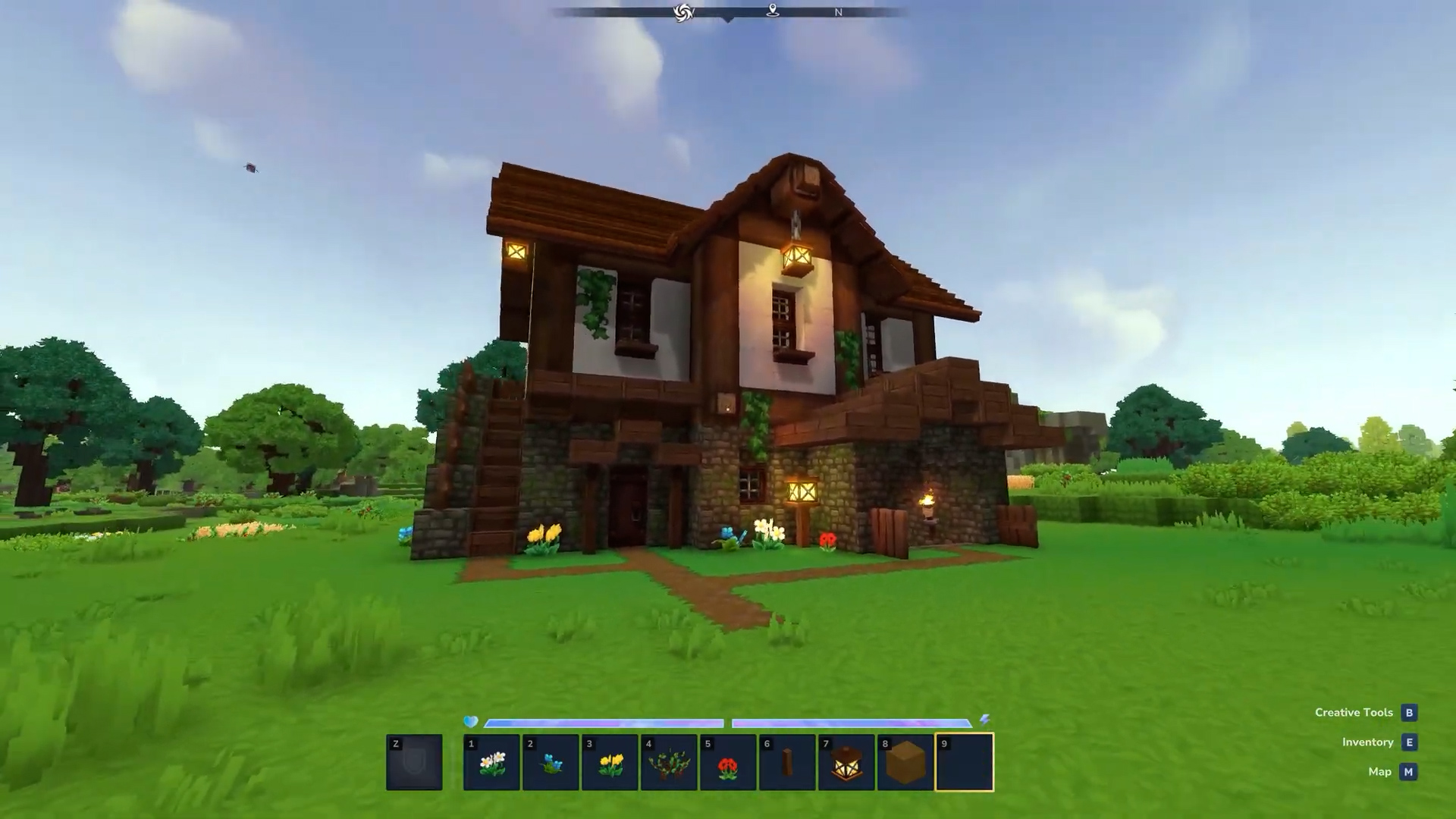Select the wooden post in hotbar slot 6
Image resolution: width=1456 pixels, height=819 pixels.
[787, 762]
